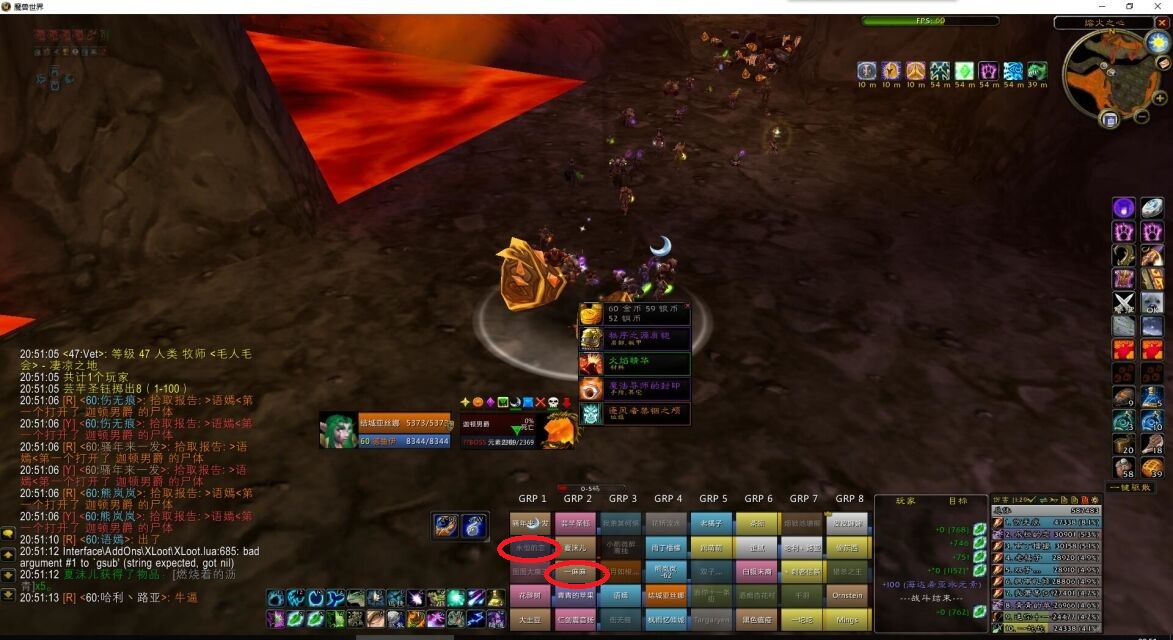Image resolution: width=1173 pixels, height=640 pixels.
Task: Assign the yellow star raid marker
Action: point(465,402)
